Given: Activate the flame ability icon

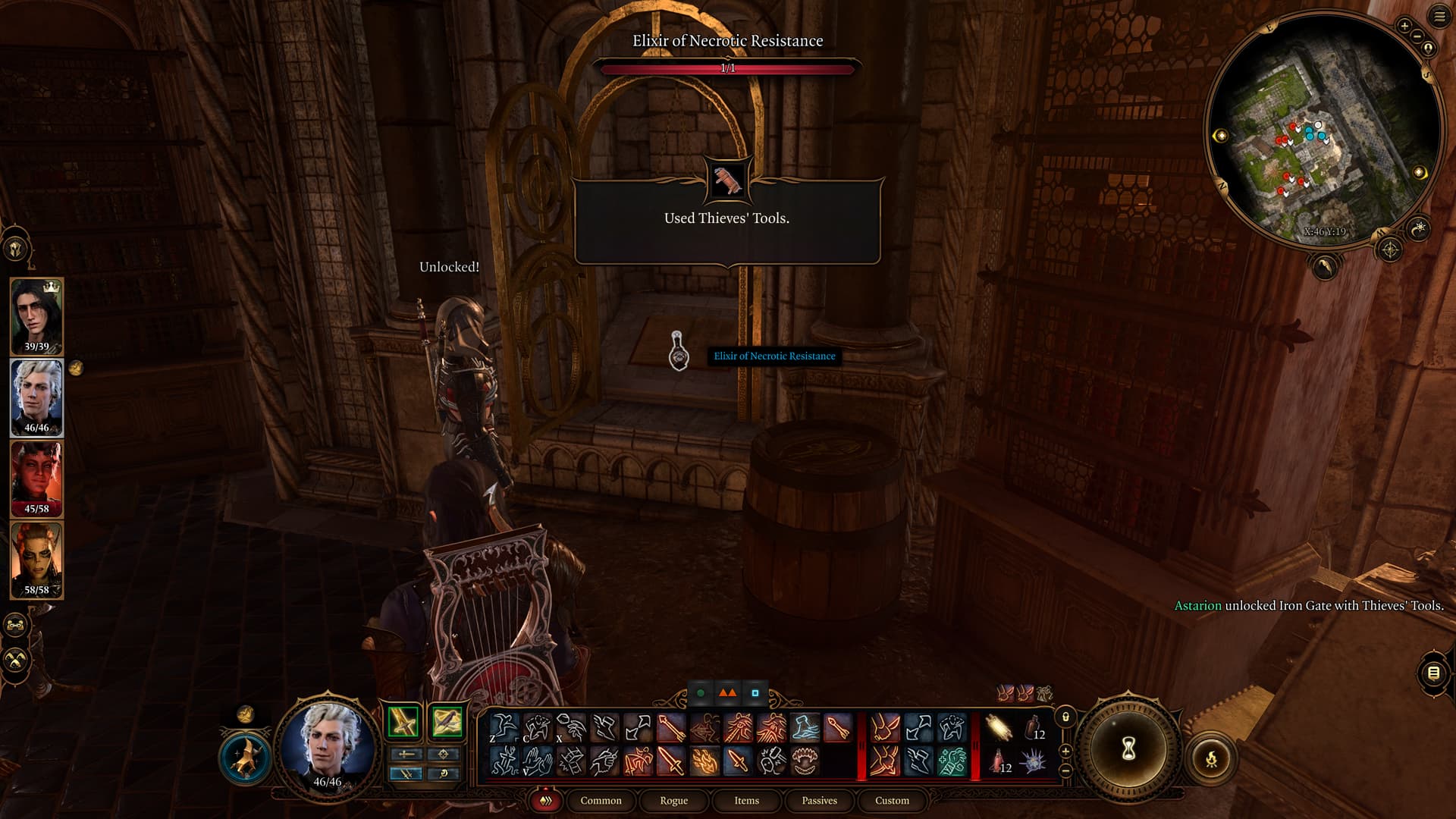Looking at the screenshot, I should point(704,761).
